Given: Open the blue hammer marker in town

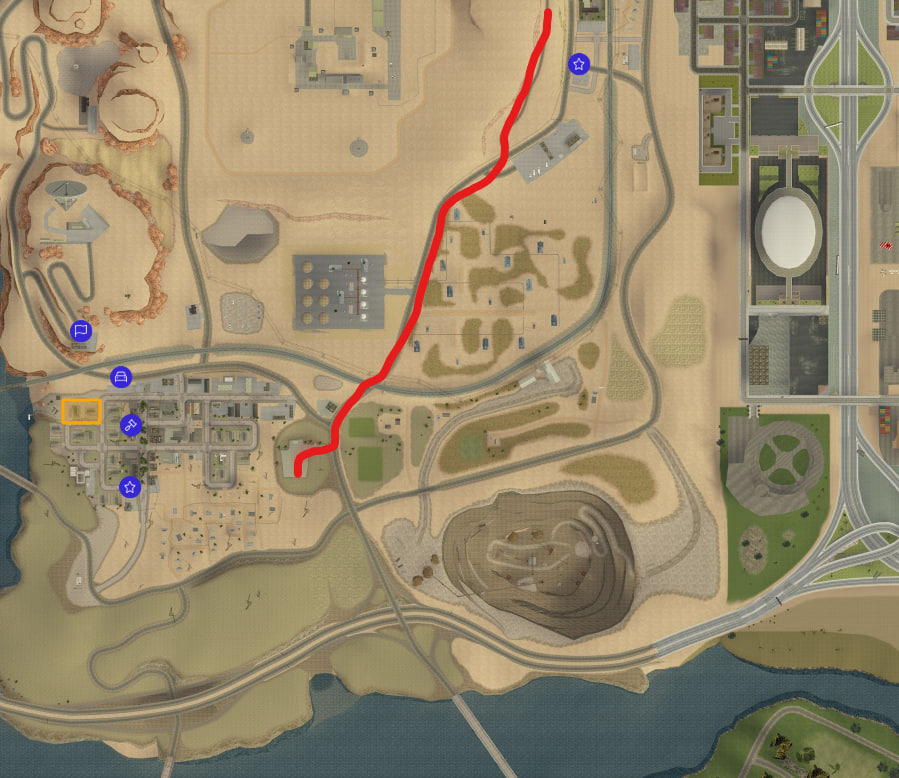Looking at the screenshot, I should click(130, 426).
